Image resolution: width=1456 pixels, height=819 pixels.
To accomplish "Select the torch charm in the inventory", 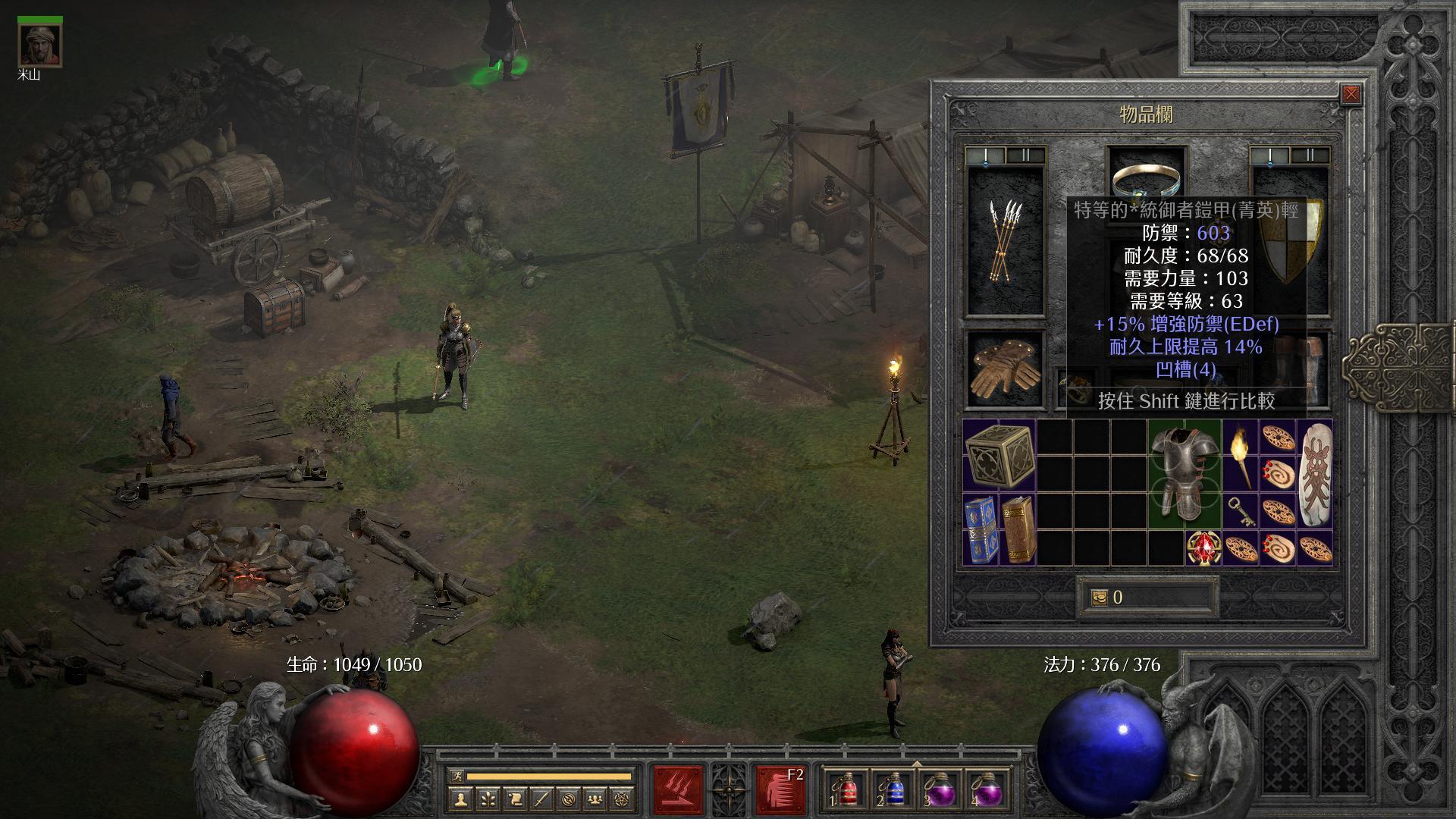I will coord(1240,455).
